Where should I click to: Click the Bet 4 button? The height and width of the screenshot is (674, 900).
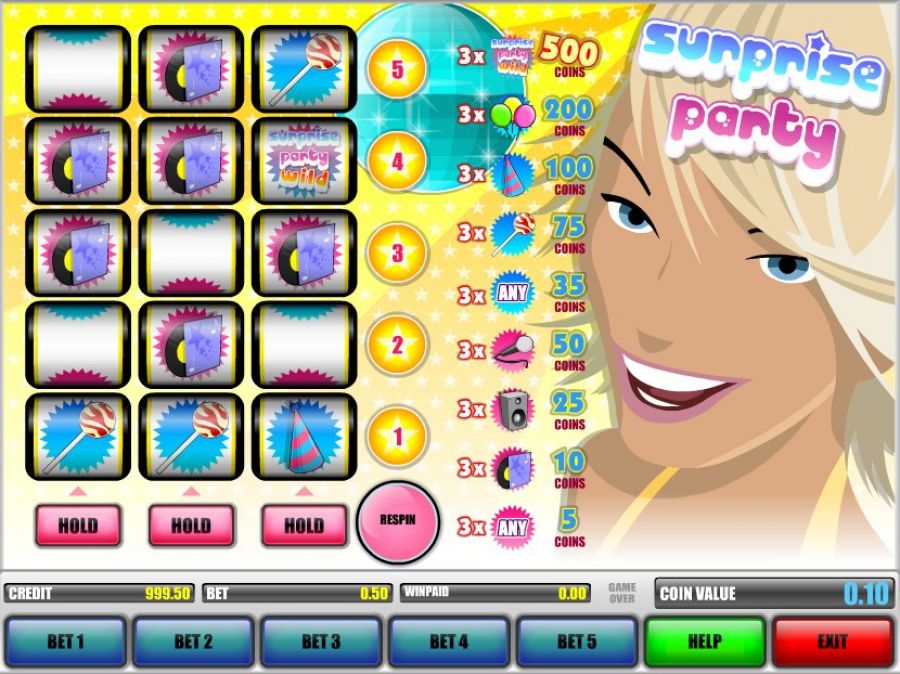click(449, 641)
